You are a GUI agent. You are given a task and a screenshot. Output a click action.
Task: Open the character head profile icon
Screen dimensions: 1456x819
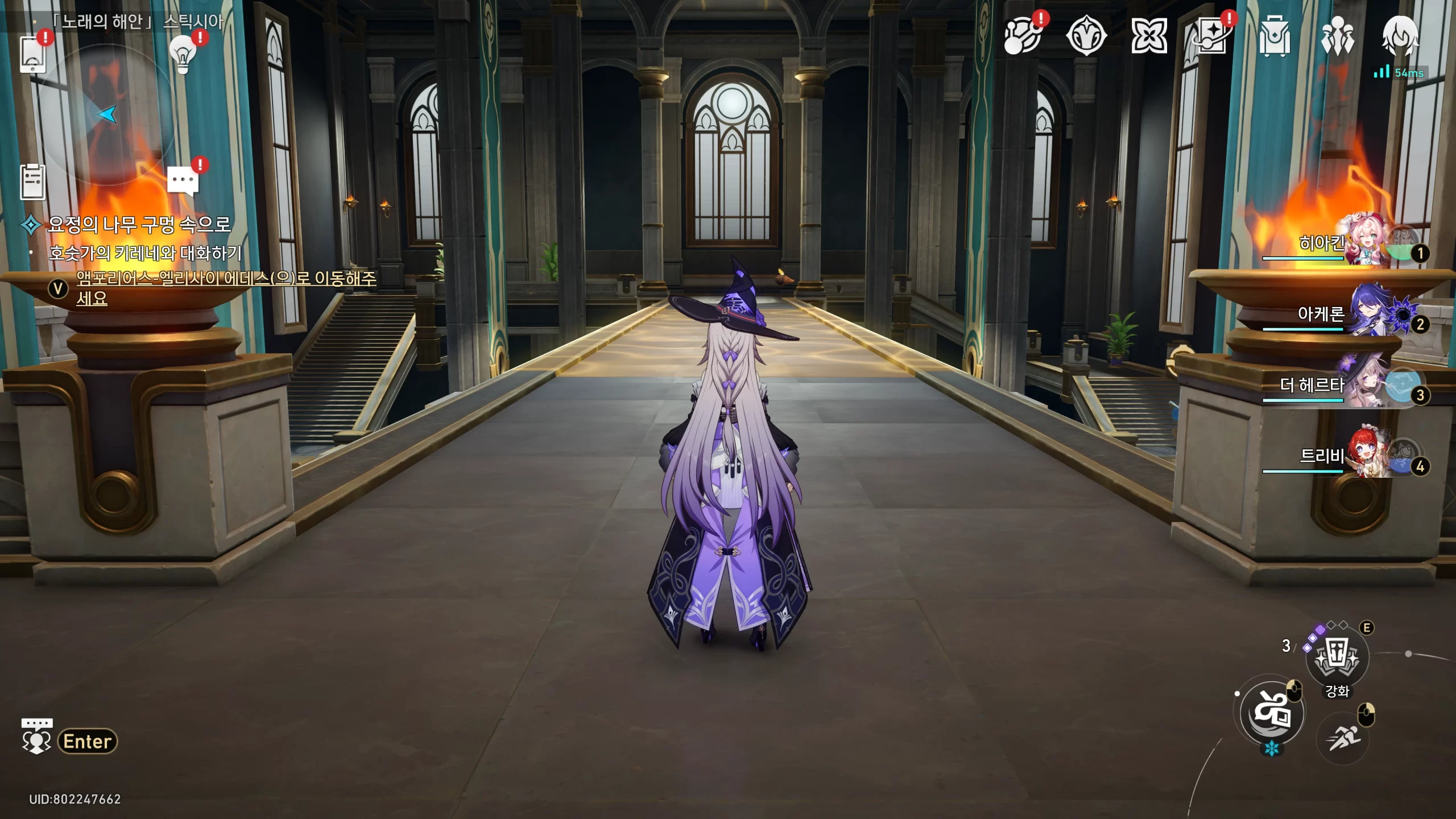pos(1400,36)
